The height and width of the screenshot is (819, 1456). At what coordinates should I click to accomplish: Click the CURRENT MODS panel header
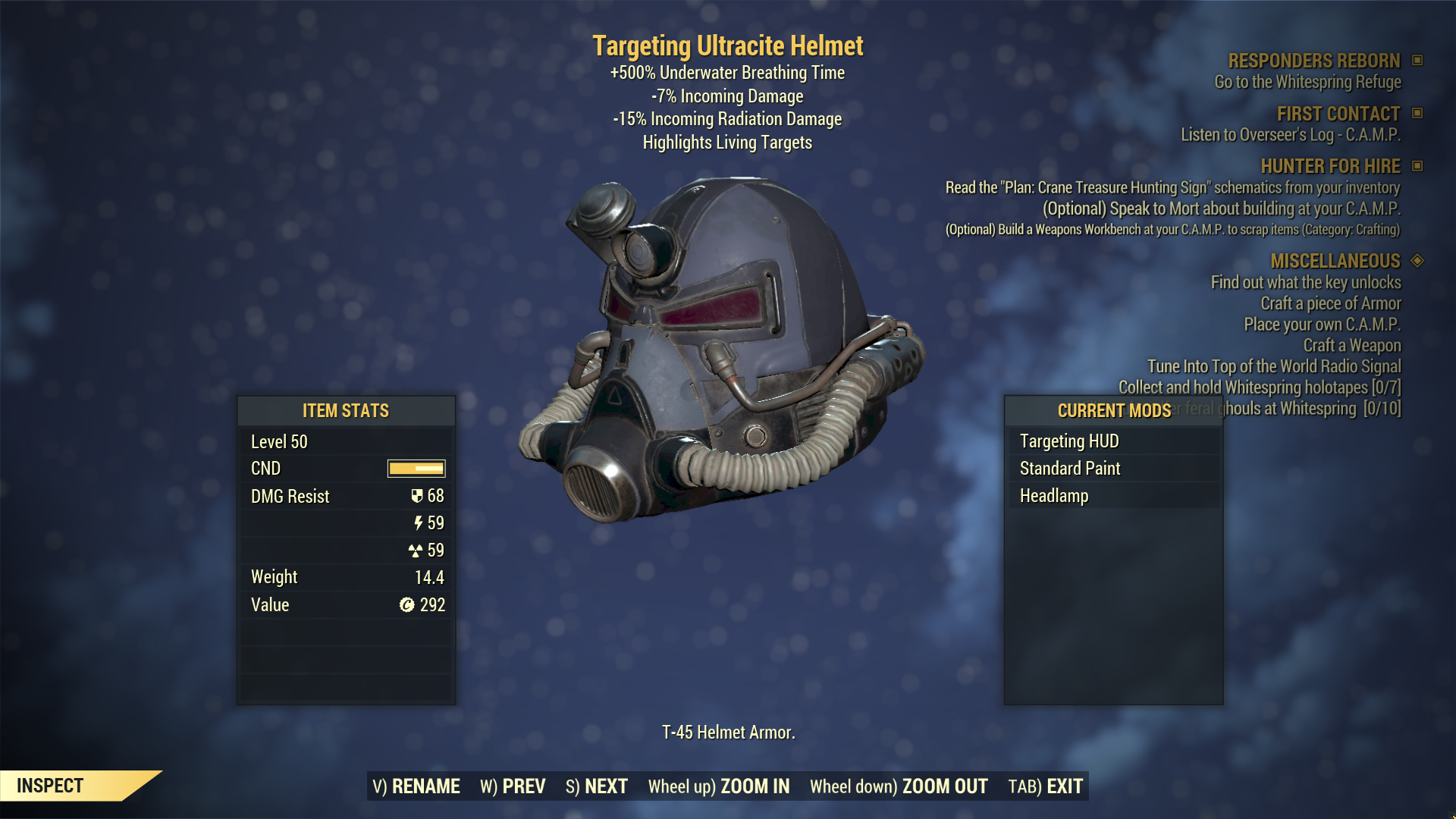[1114, 411]
